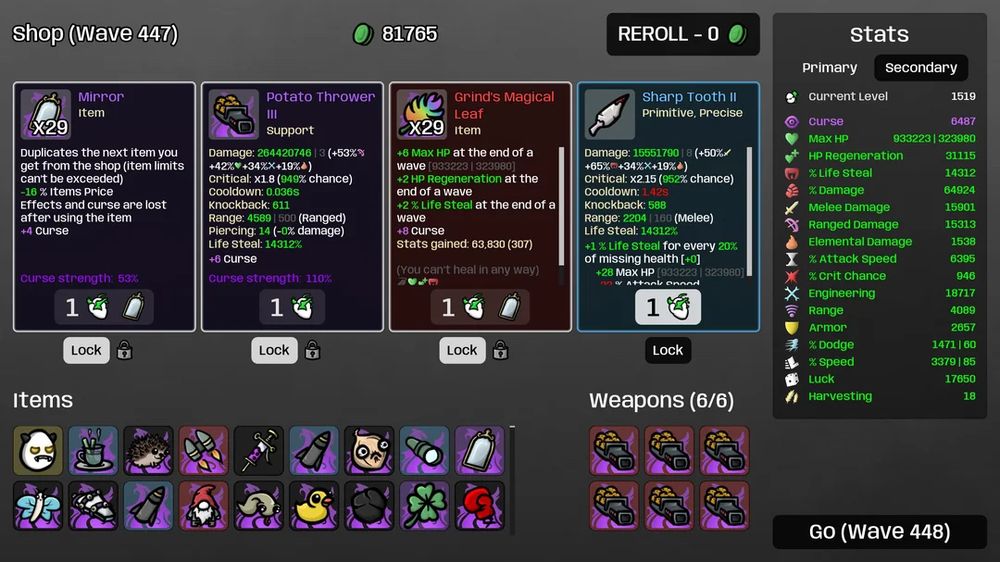Viewport: 1000px width, 562px height.
Task: Show the Secondary stats tab
Action: tap(920, 68)
